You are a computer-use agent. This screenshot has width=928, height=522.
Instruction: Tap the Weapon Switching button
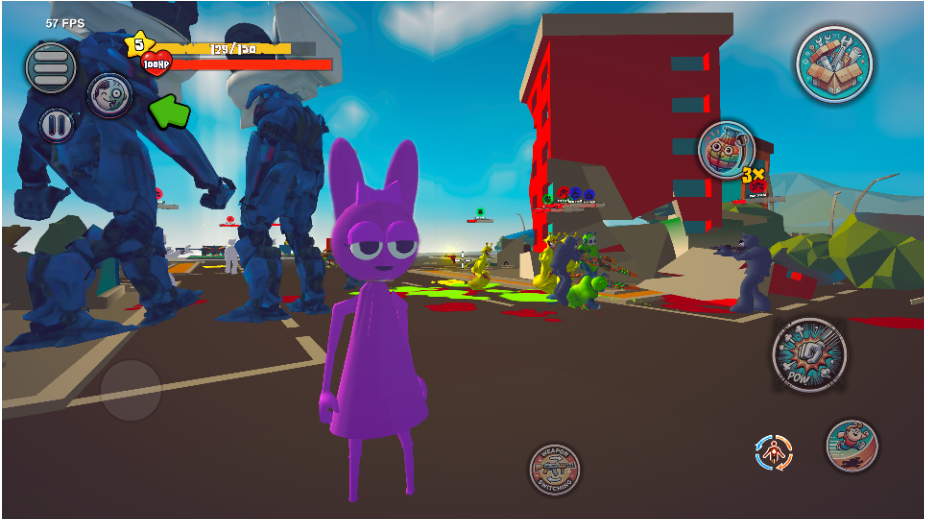554,469
